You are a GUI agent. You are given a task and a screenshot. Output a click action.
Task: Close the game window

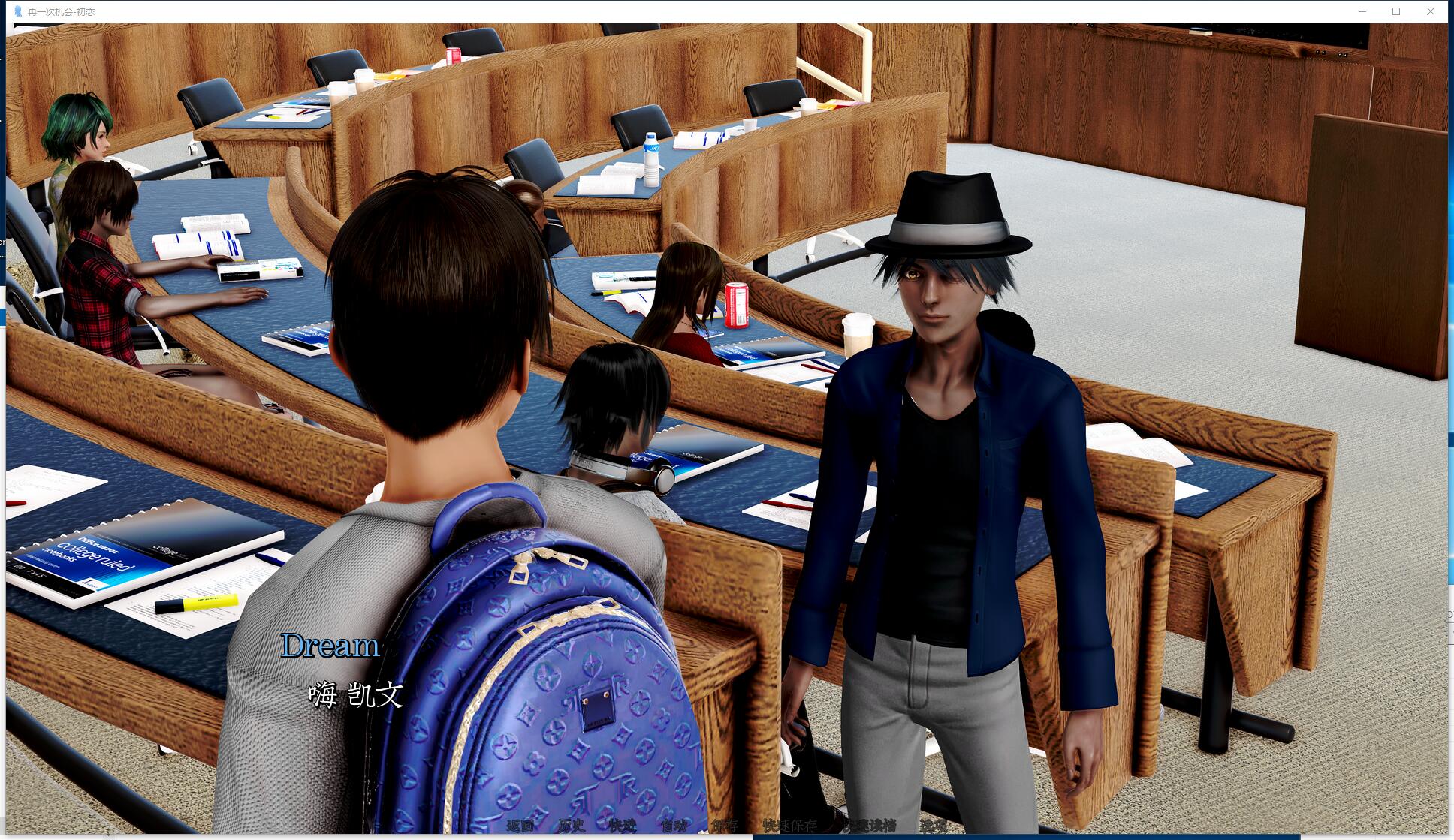coord(1430,11)
